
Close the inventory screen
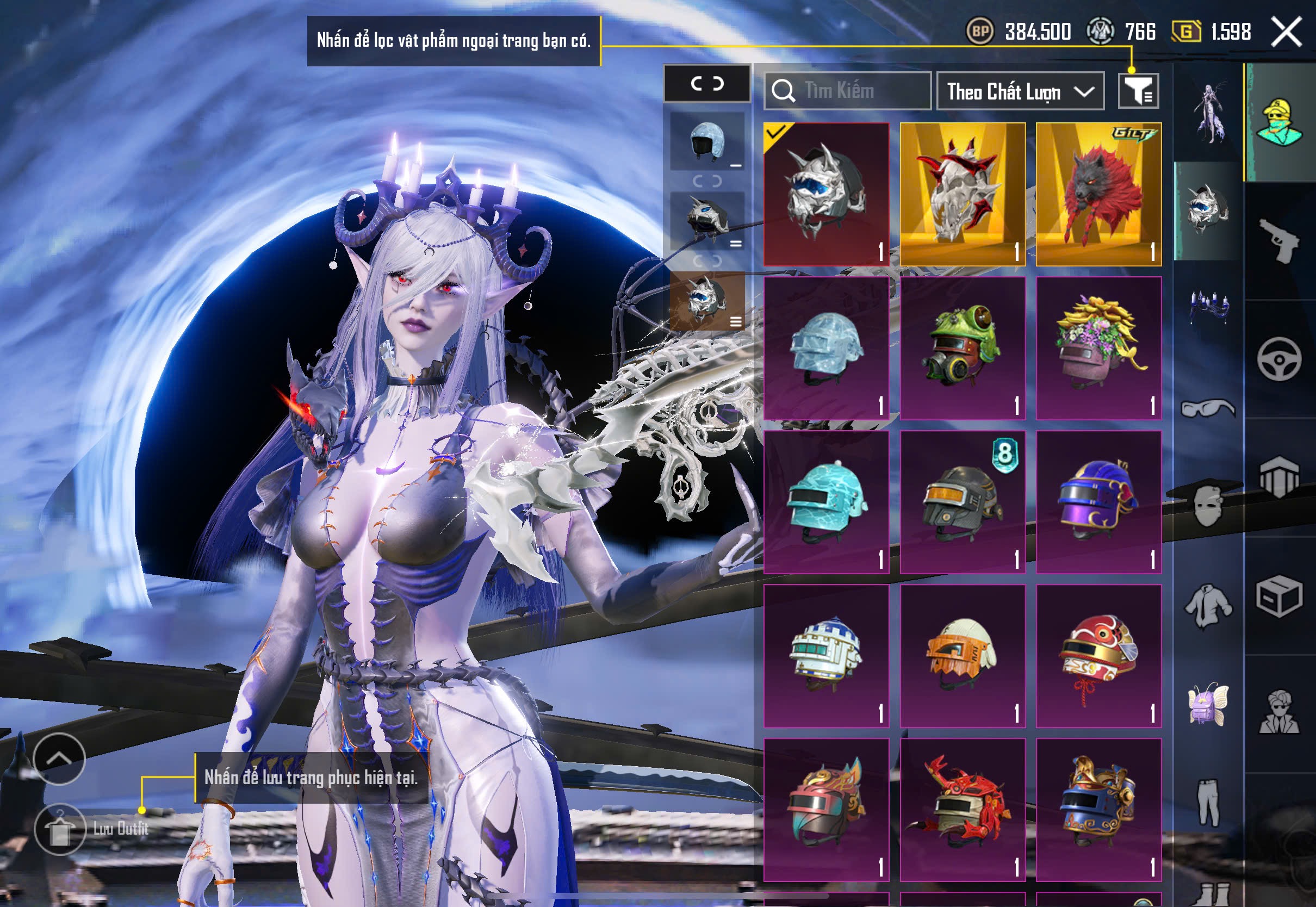pos(1286,32)
